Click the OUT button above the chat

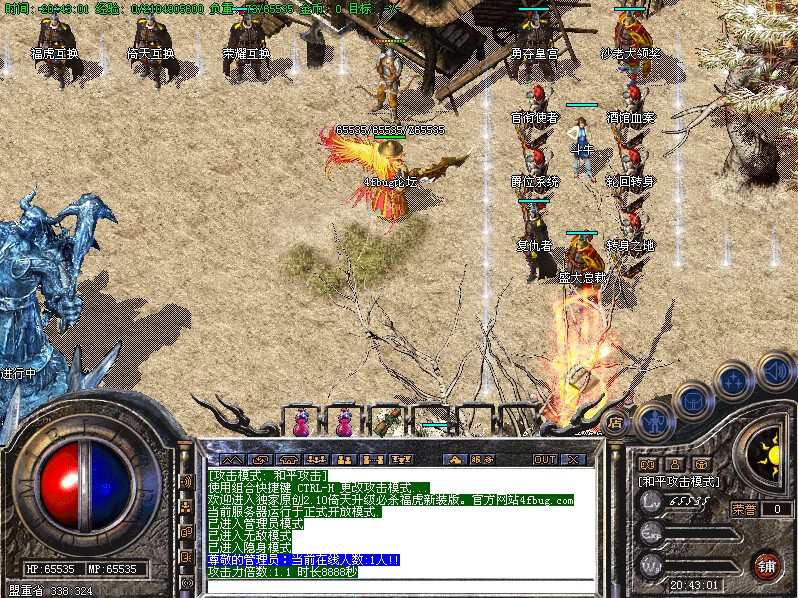coord(545,459)
